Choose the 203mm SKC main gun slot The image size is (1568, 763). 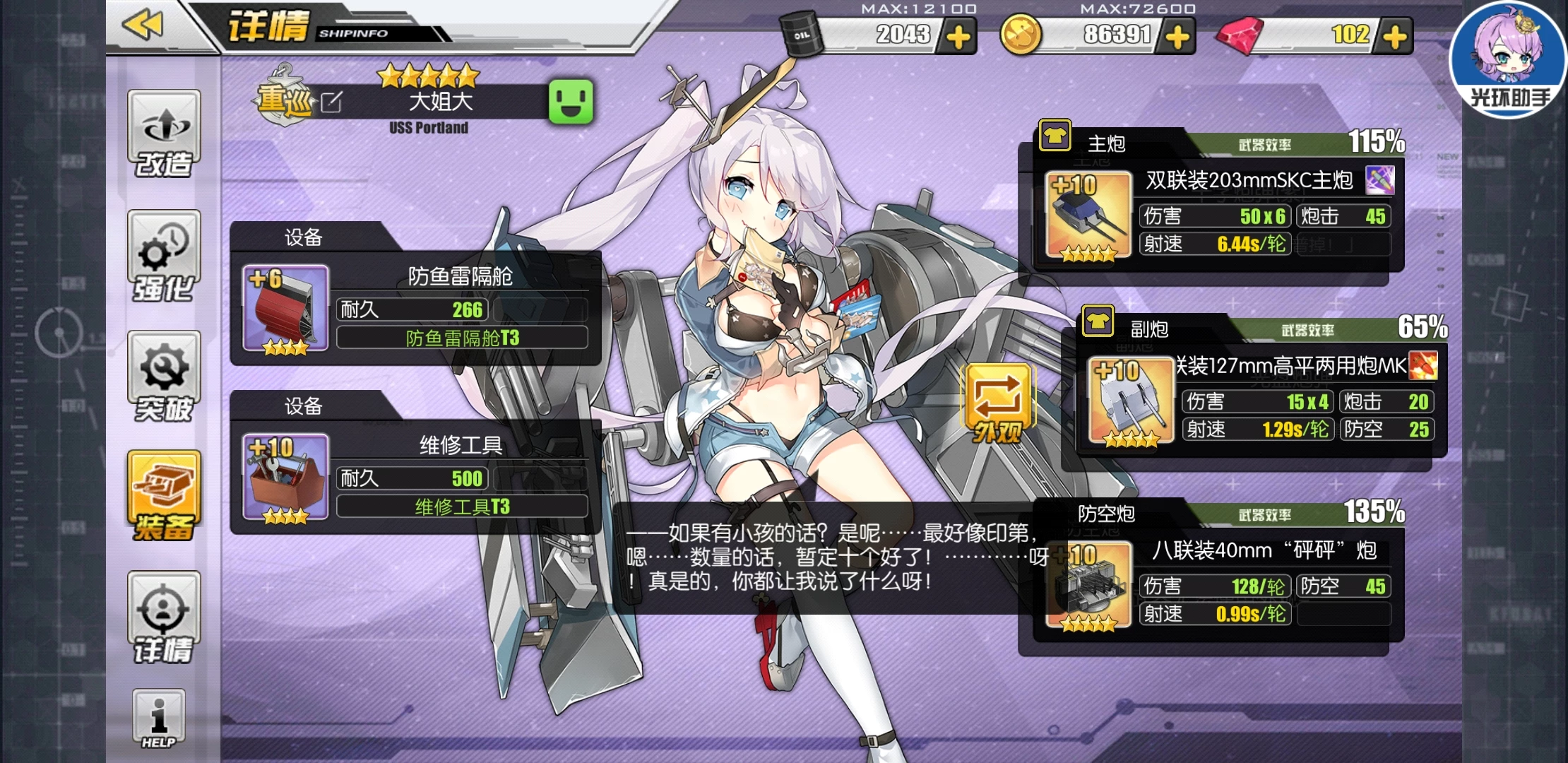pos(1088,216)
